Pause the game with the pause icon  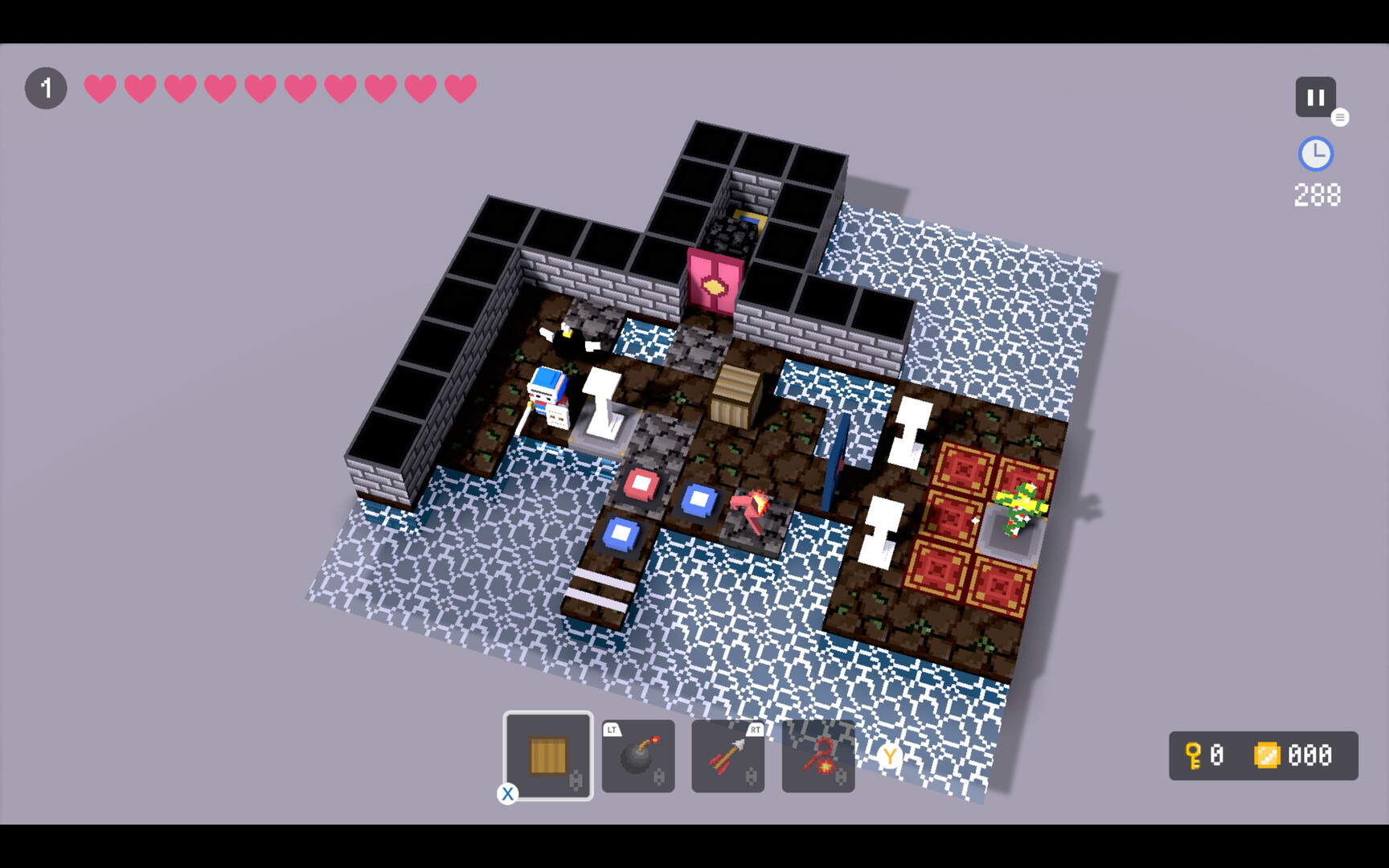(x=1315, y=96)
